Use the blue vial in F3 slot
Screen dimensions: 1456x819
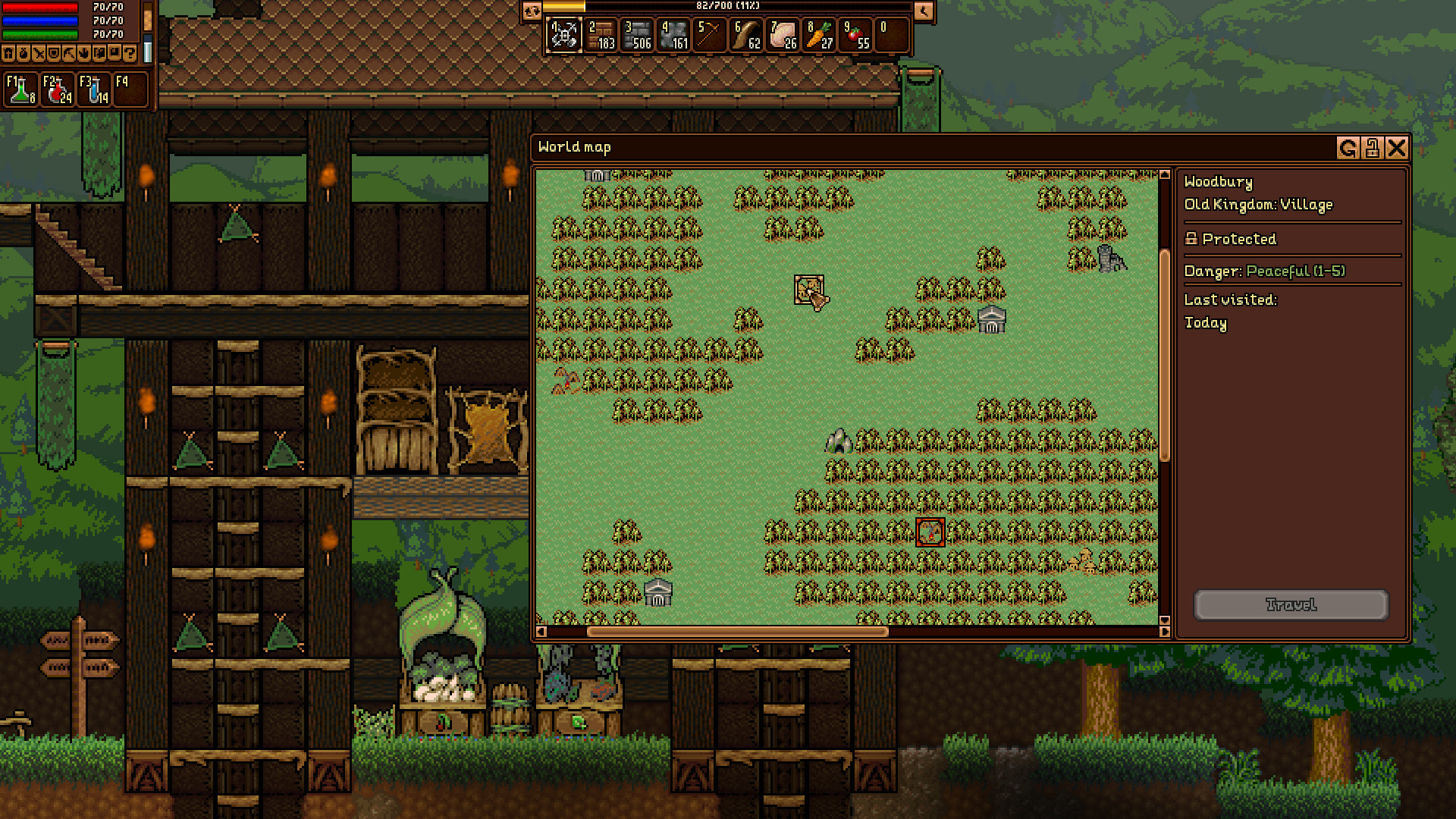pos(94,89)
